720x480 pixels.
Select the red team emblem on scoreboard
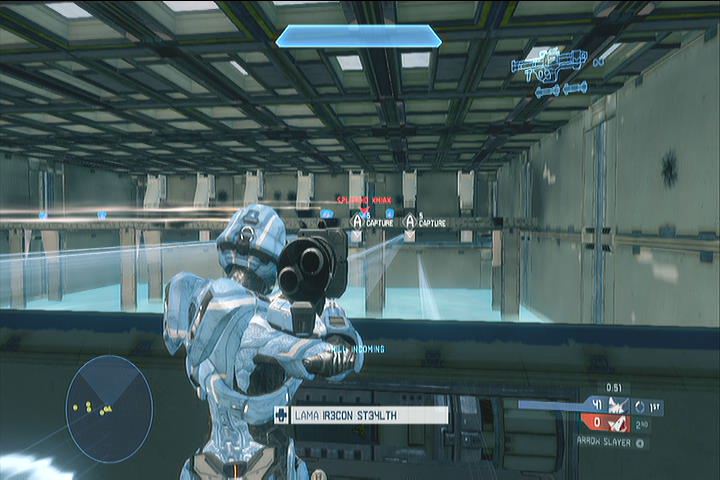(x=618, y=423)
